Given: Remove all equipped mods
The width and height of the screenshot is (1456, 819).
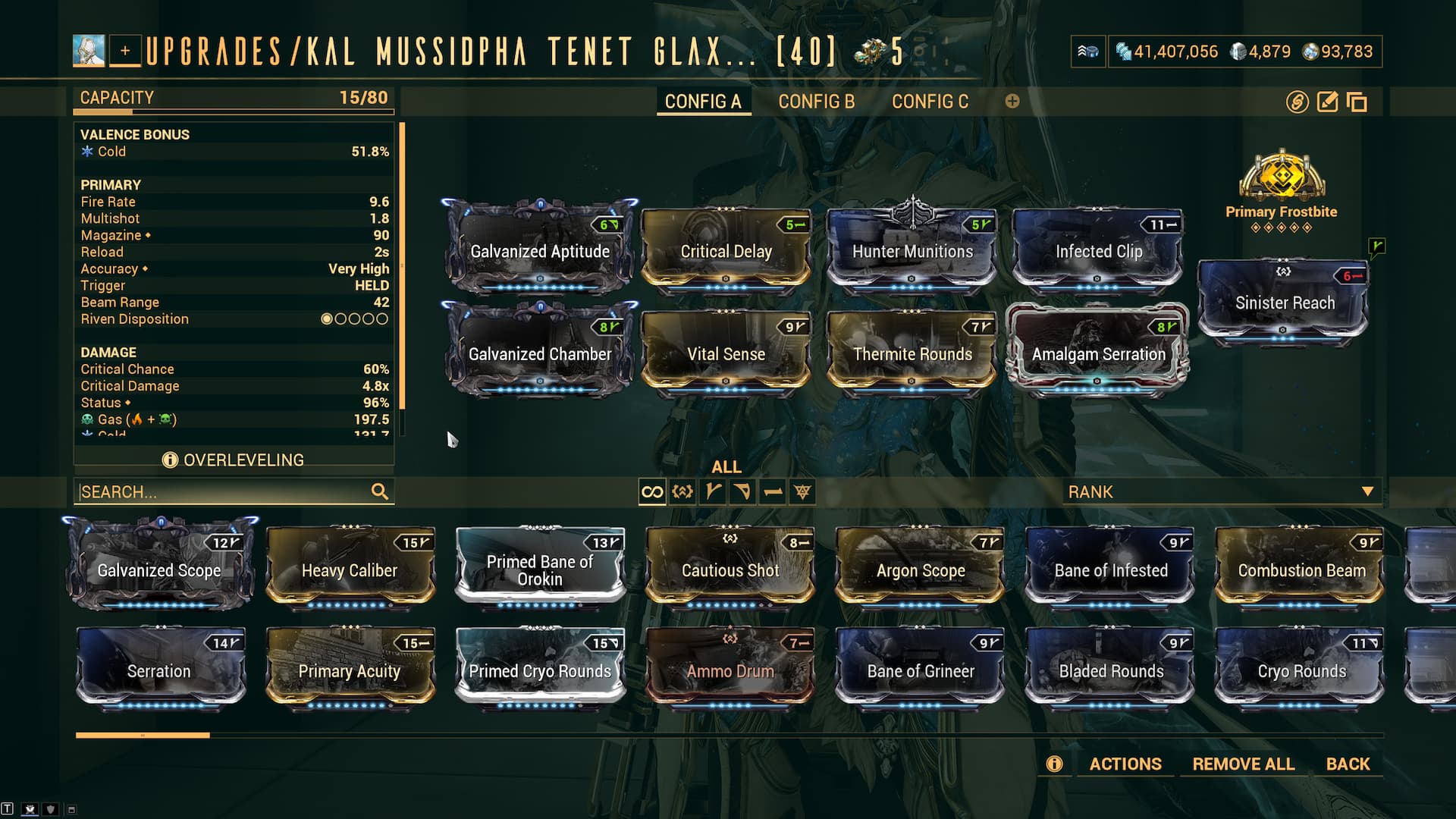Looking at the screenshot, I should click(1243, 764).
